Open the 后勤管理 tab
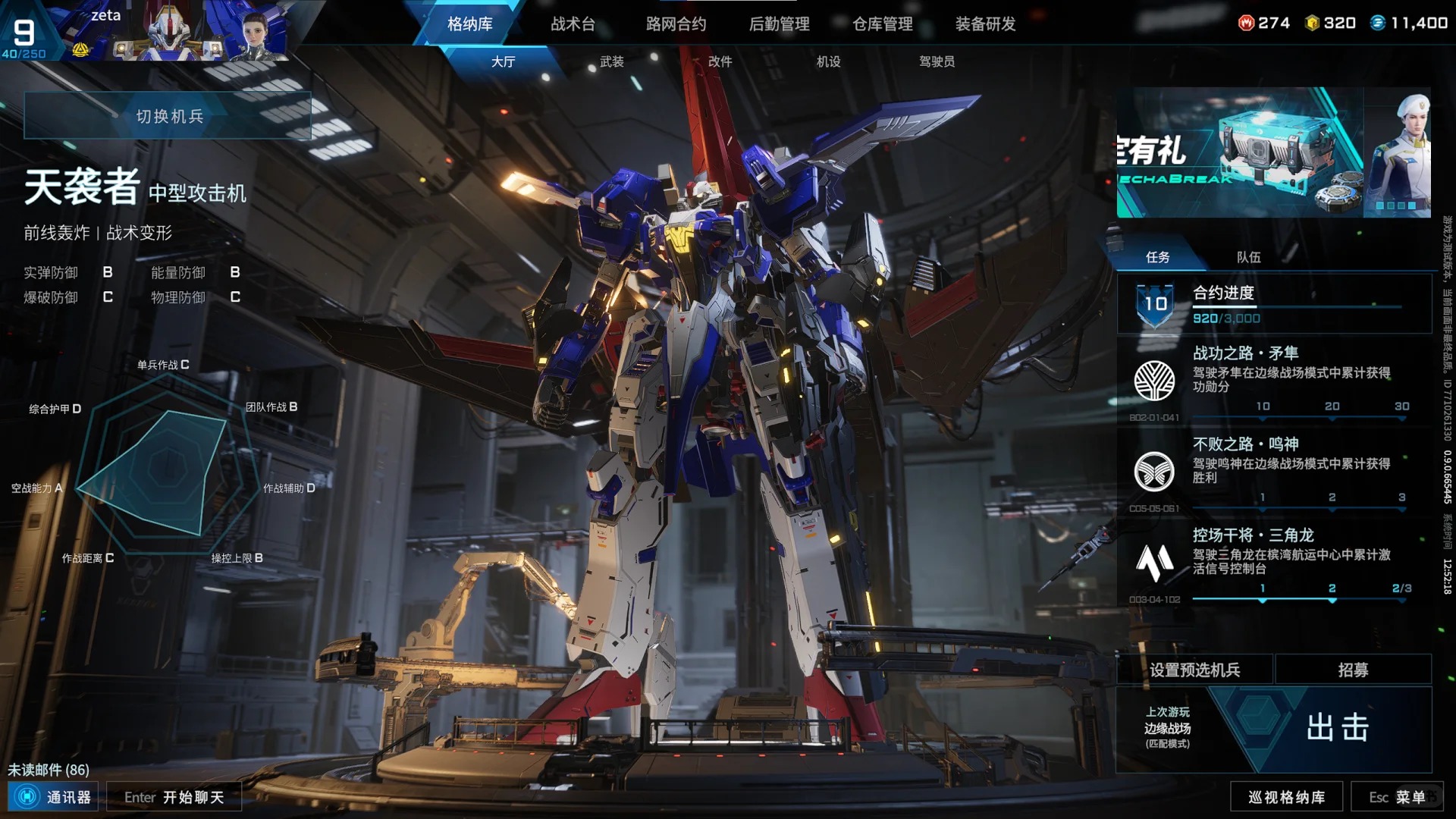The width and height of the screenshot is (1456, 819). 779,24
